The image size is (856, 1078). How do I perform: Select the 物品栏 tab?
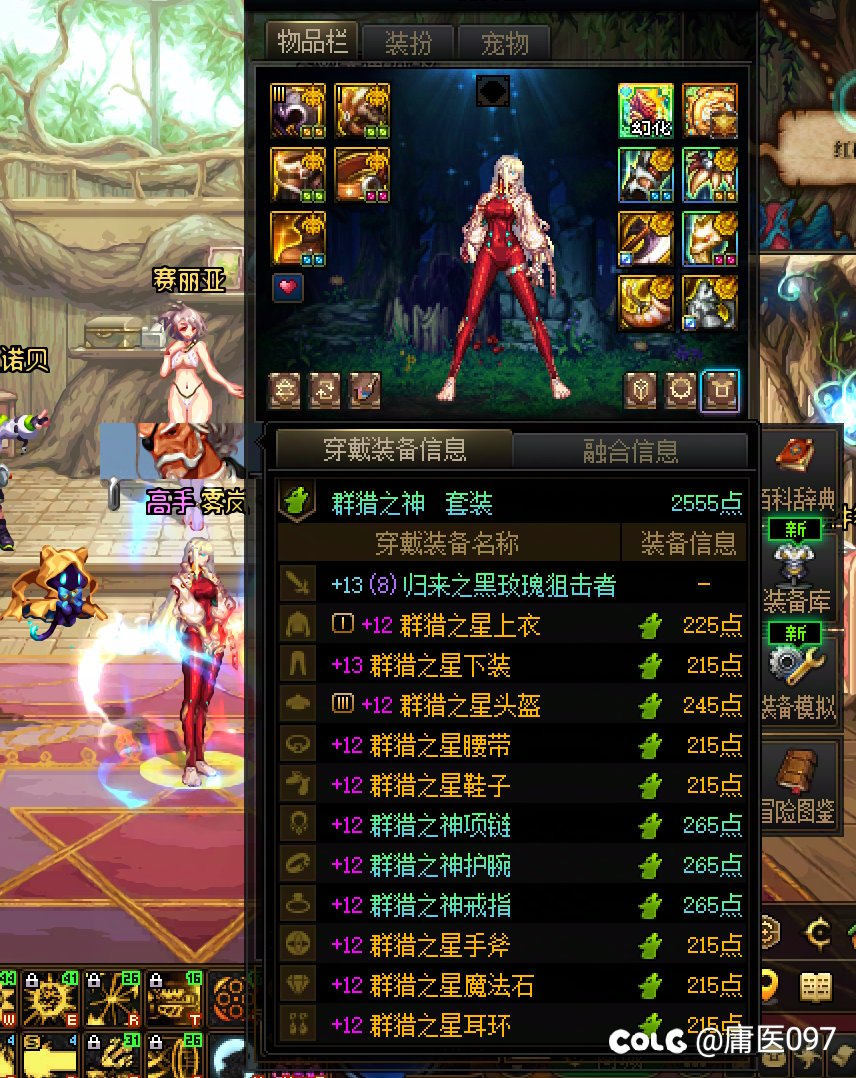(313, 43)
